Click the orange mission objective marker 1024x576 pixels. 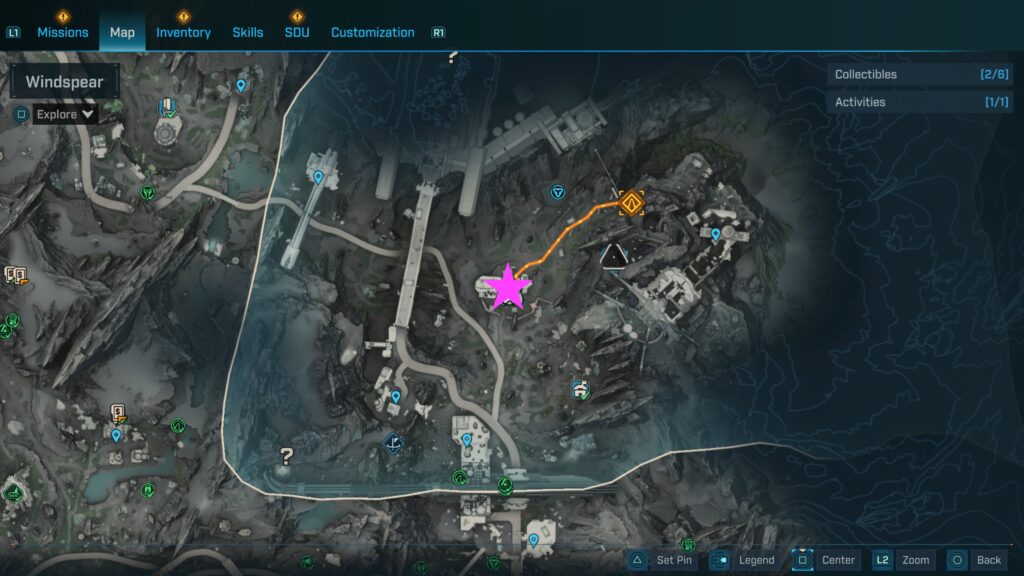pos(630,204)
